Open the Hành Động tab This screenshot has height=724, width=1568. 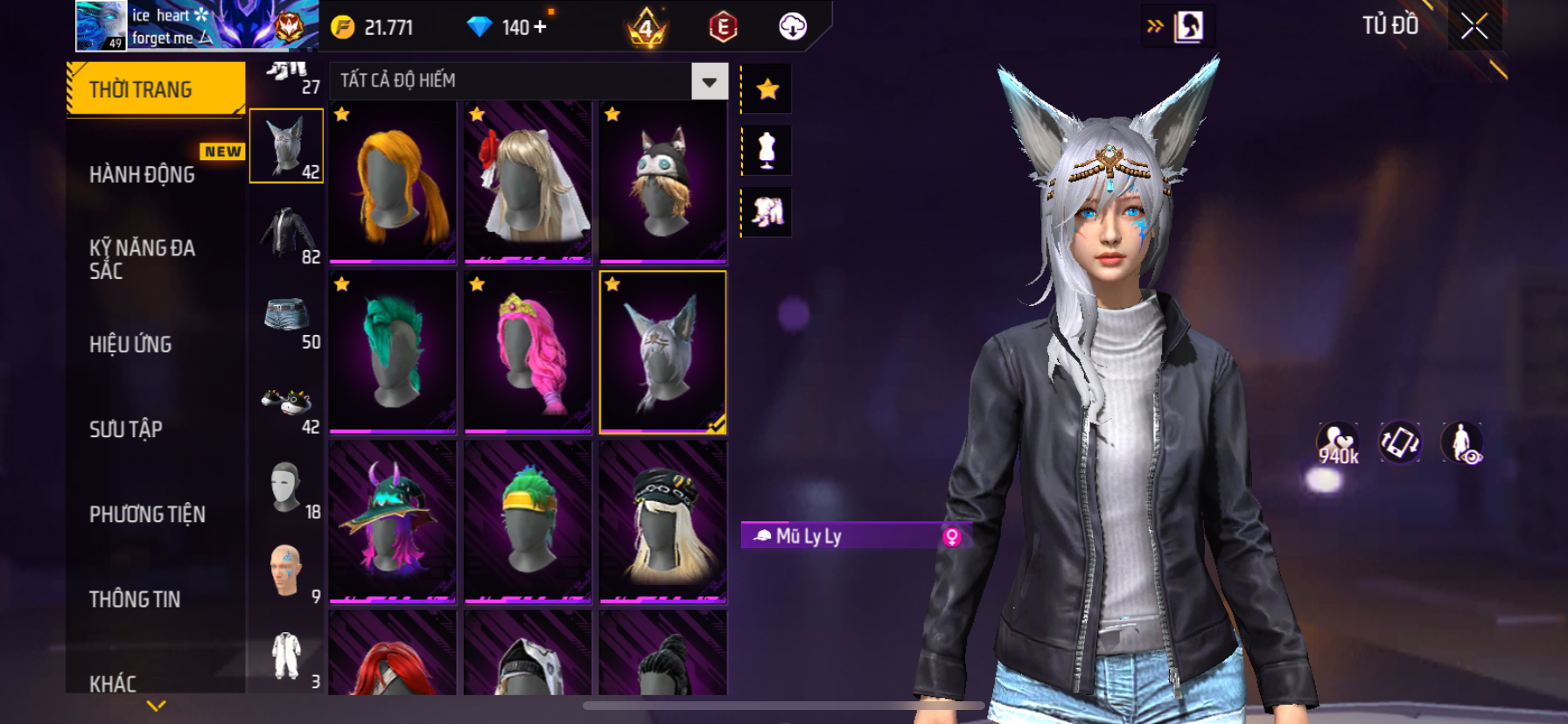(x=143, y=175)
